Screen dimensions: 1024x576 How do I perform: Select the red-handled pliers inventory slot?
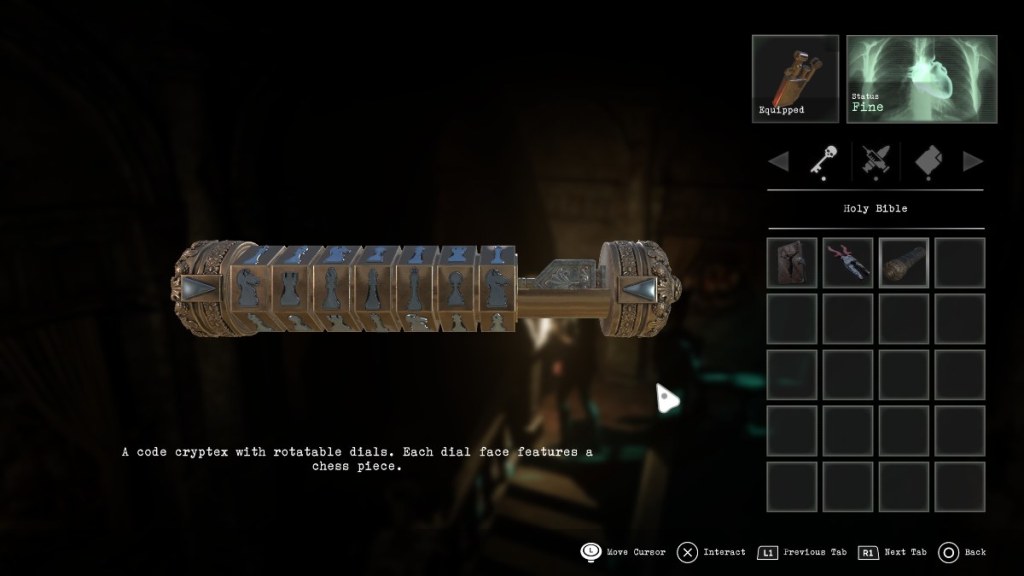[x=848, y=262]
